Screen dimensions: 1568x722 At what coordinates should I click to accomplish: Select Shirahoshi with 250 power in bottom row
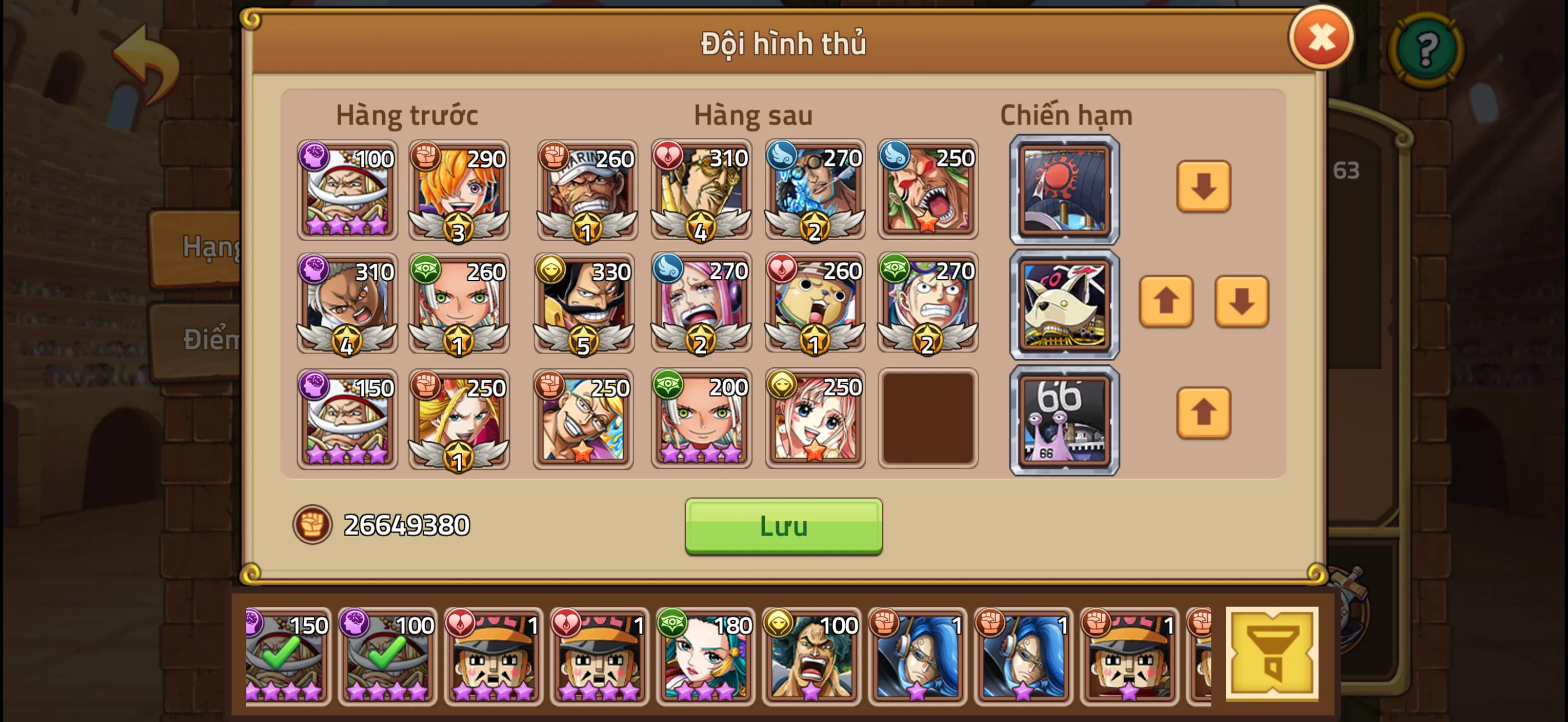814,419
